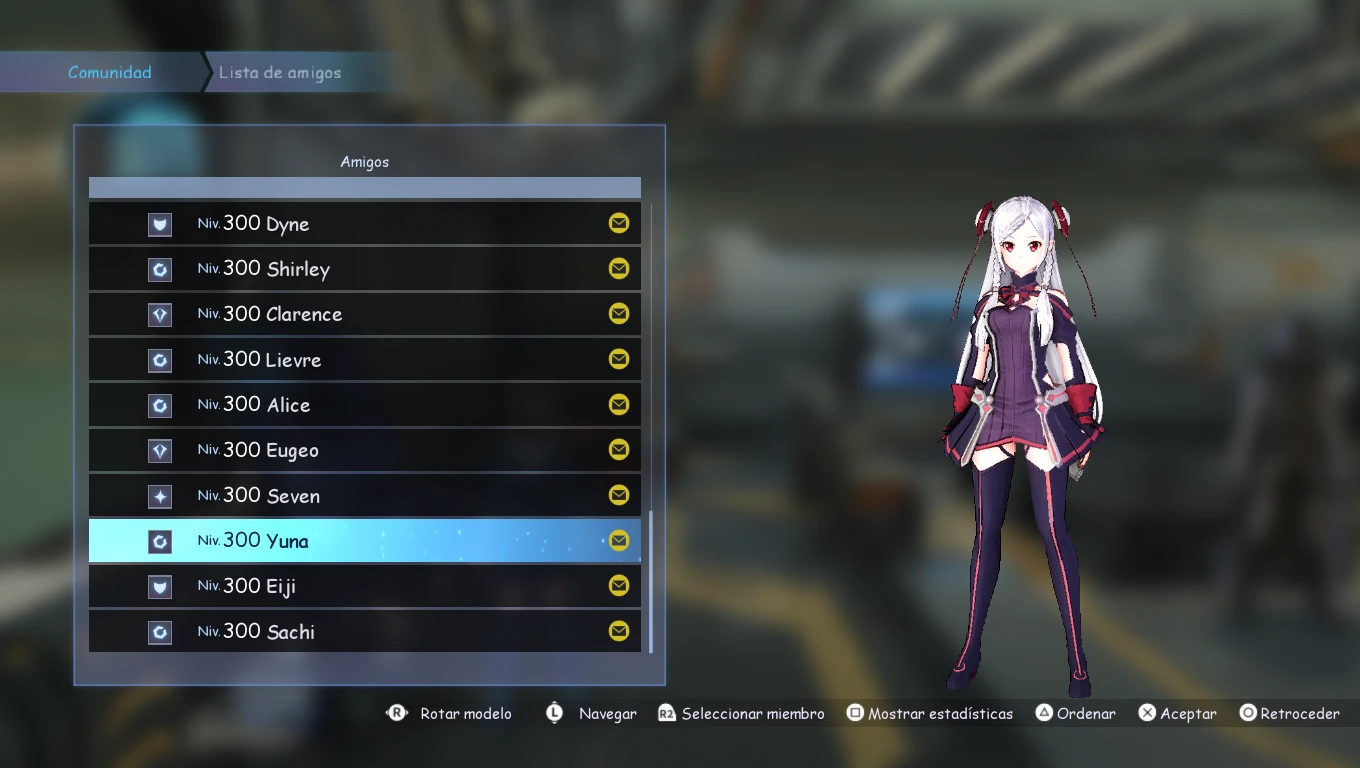
Task: Choose the Eugeo friend entry
Action: click(x=364, y=450)
